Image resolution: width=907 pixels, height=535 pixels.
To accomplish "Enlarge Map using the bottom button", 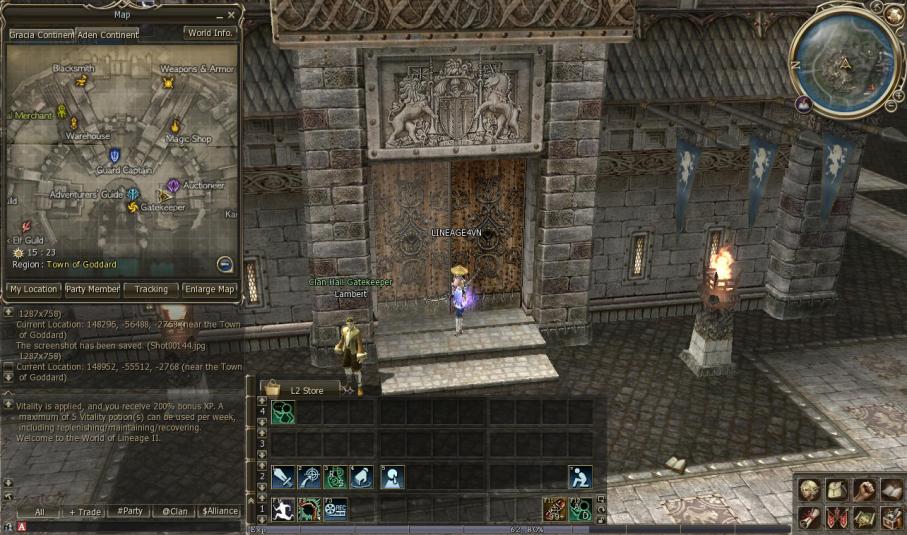I will point(211,290).
